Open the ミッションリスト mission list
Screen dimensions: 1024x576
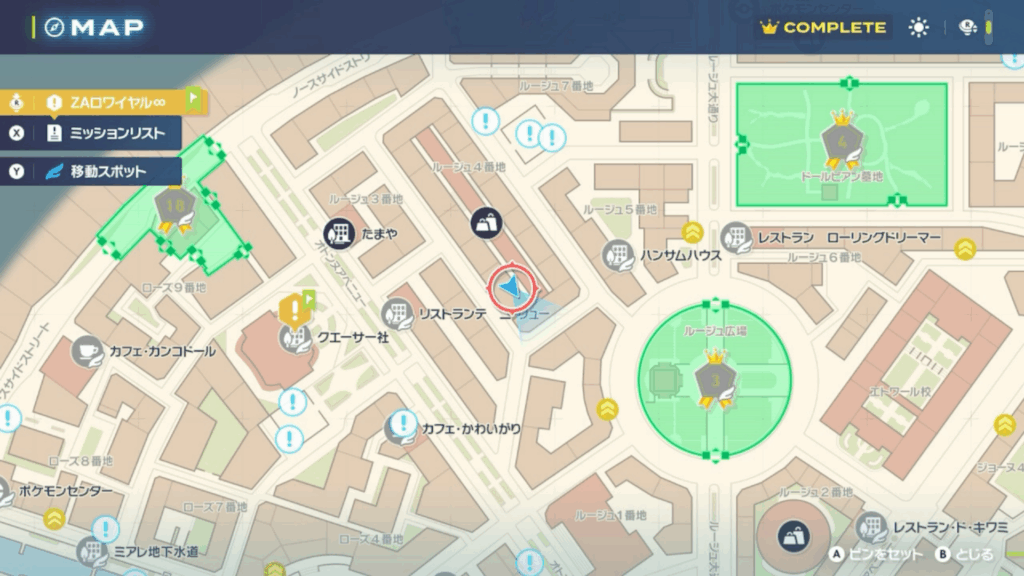110,133
